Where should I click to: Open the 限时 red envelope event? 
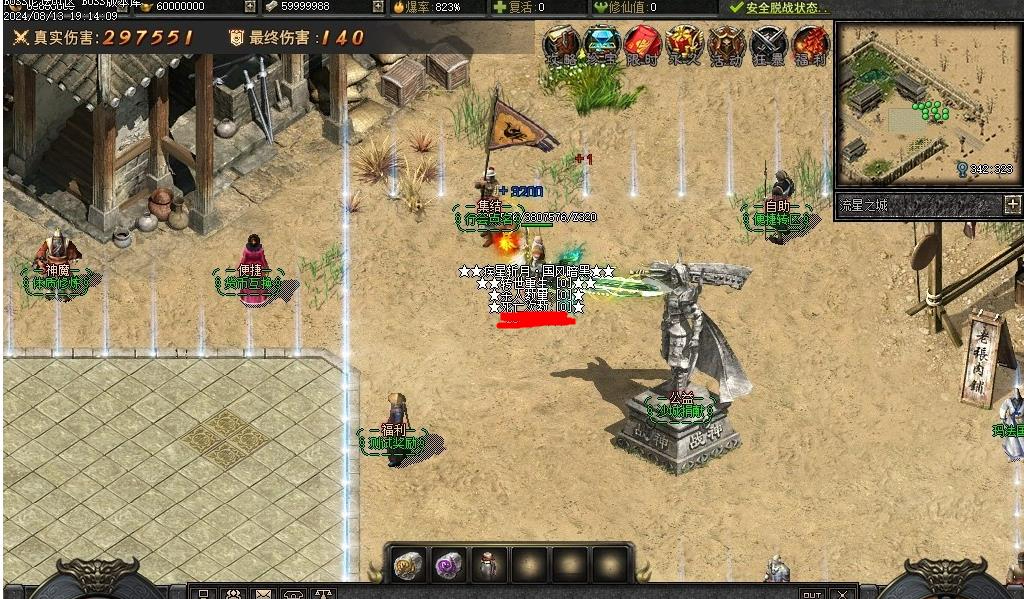coord(644,45)
